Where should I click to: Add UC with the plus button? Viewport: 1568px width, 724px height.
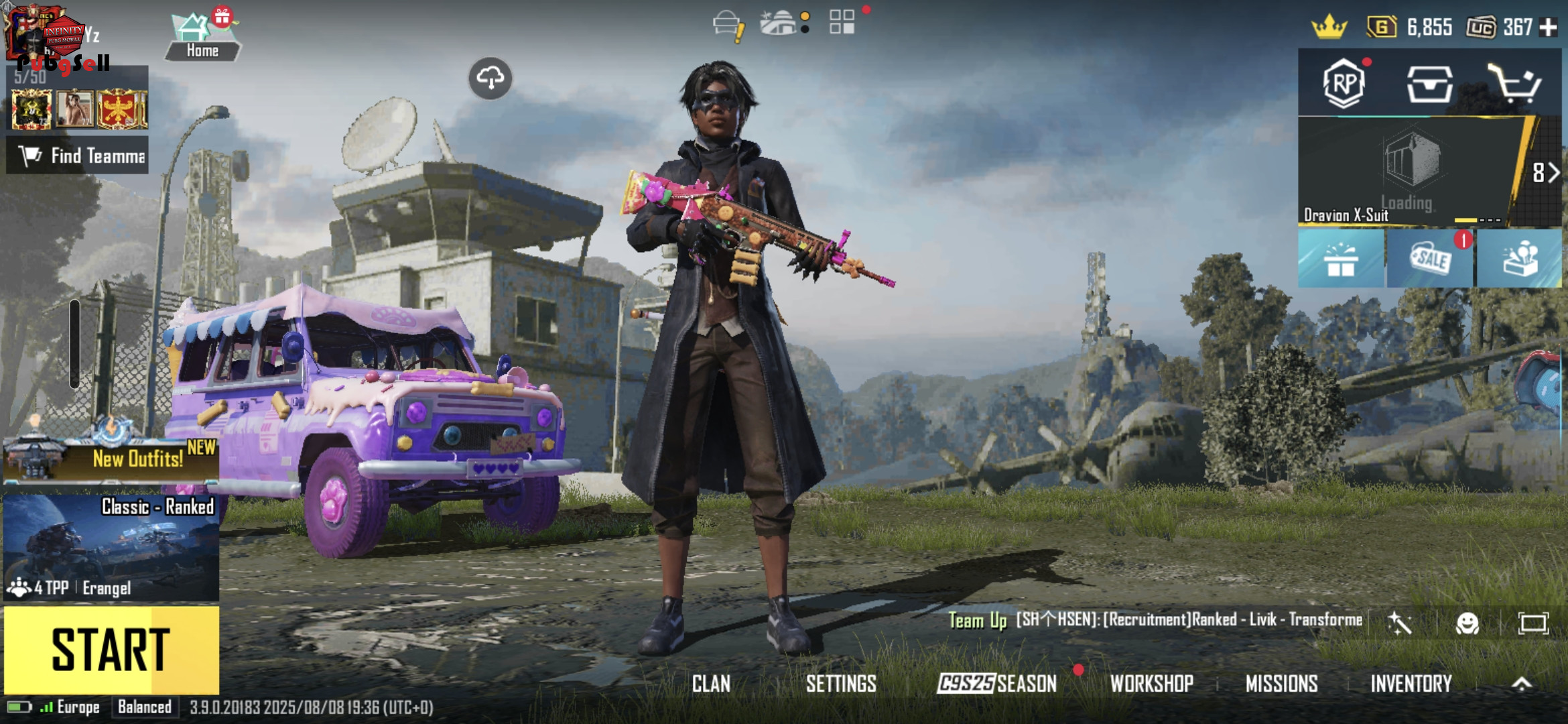click(x=1549, y=27)
